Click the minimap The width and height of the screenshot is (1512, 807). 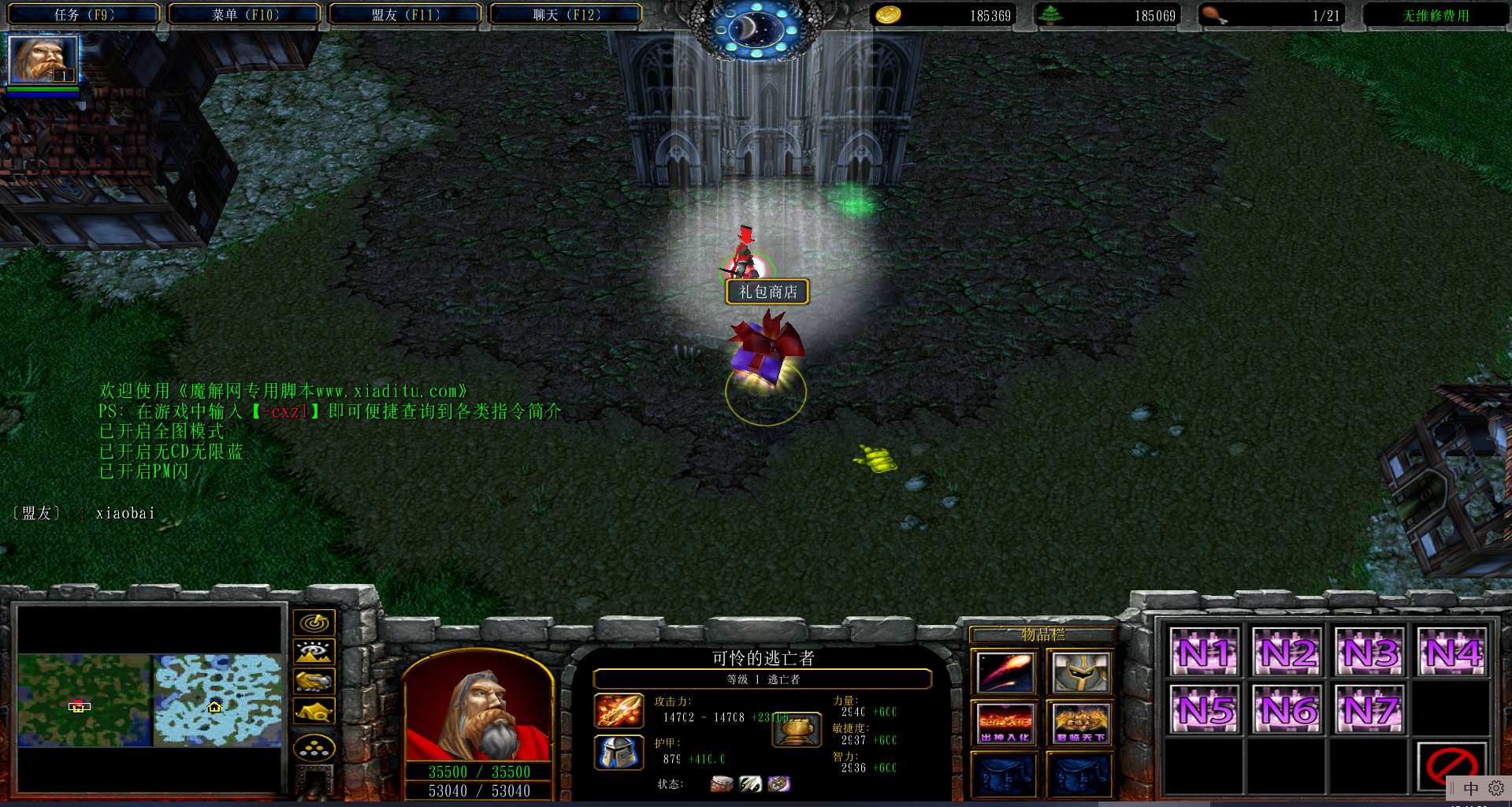(150, 700)
